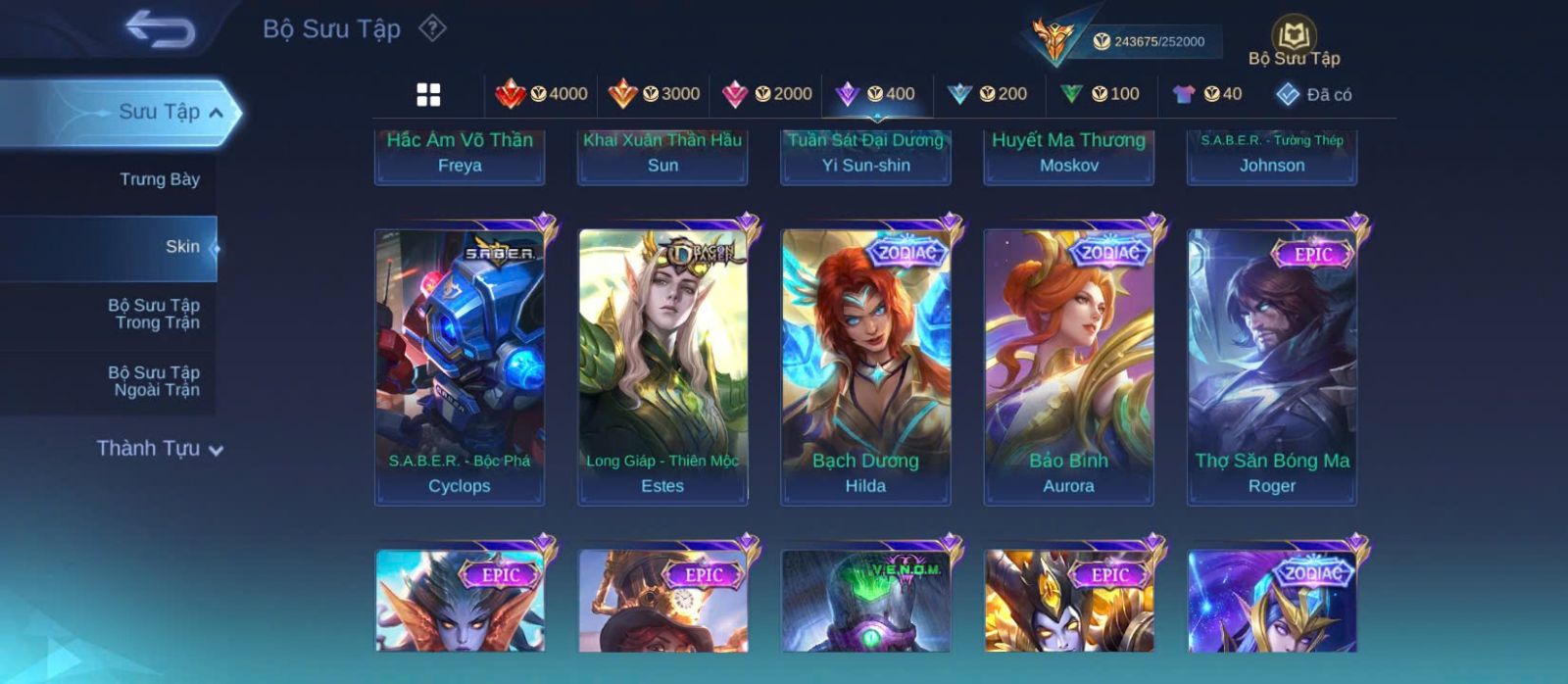
Task: Collapse the Sưu Tập menu section
Action: pyautogui.click(x=217, y=113)
